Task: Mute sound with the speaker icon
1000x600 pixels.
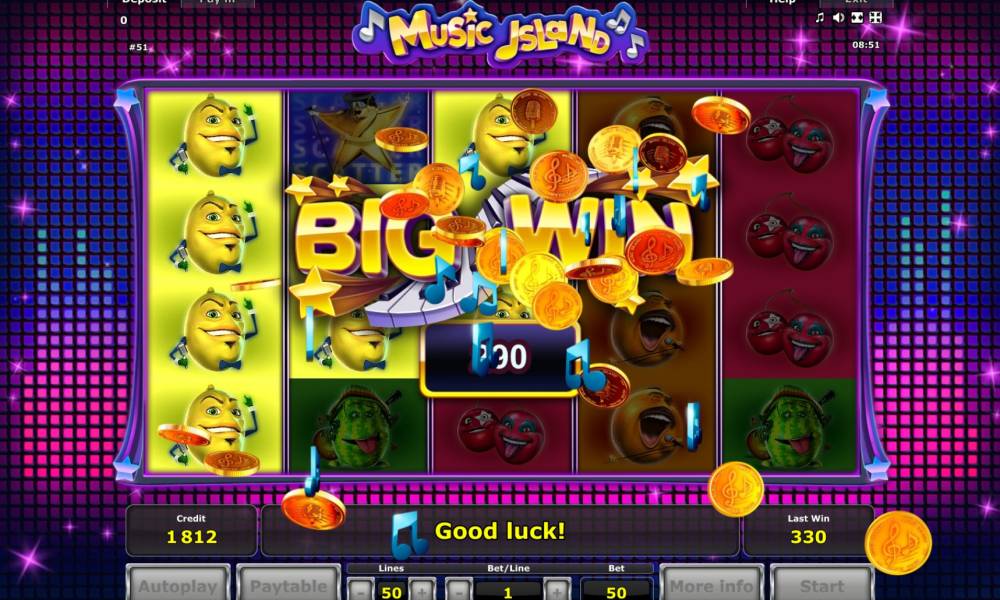Action: click(x=838, y=17)
